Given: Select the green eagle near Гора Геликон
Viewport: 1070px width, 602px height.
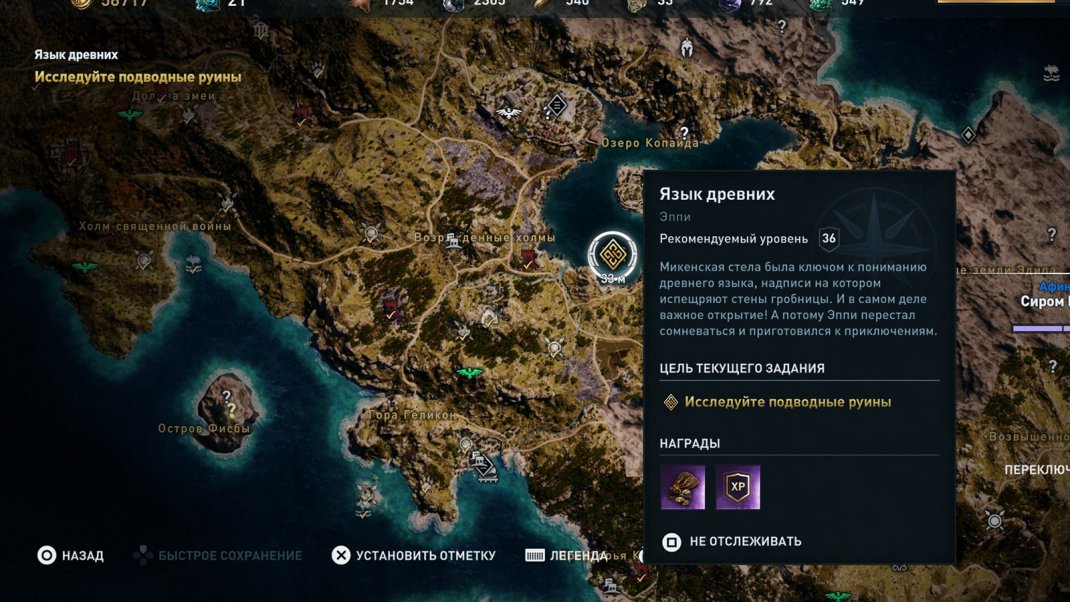Looking at the screenshot, I should tap(469, 374).
